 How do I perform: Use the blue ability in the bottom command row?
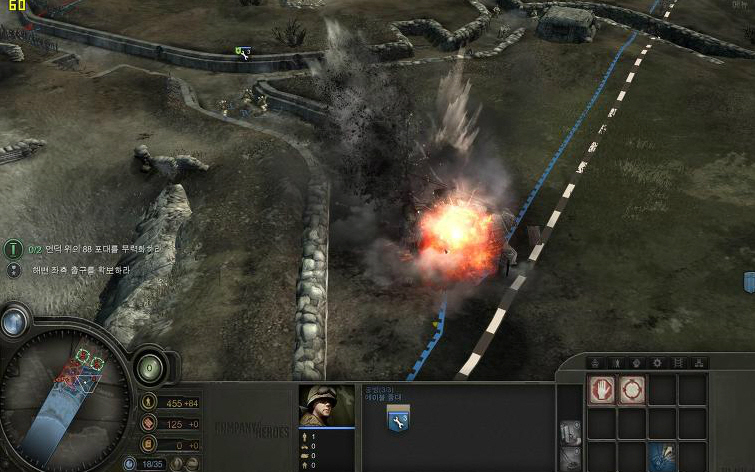tap(662, 455)
